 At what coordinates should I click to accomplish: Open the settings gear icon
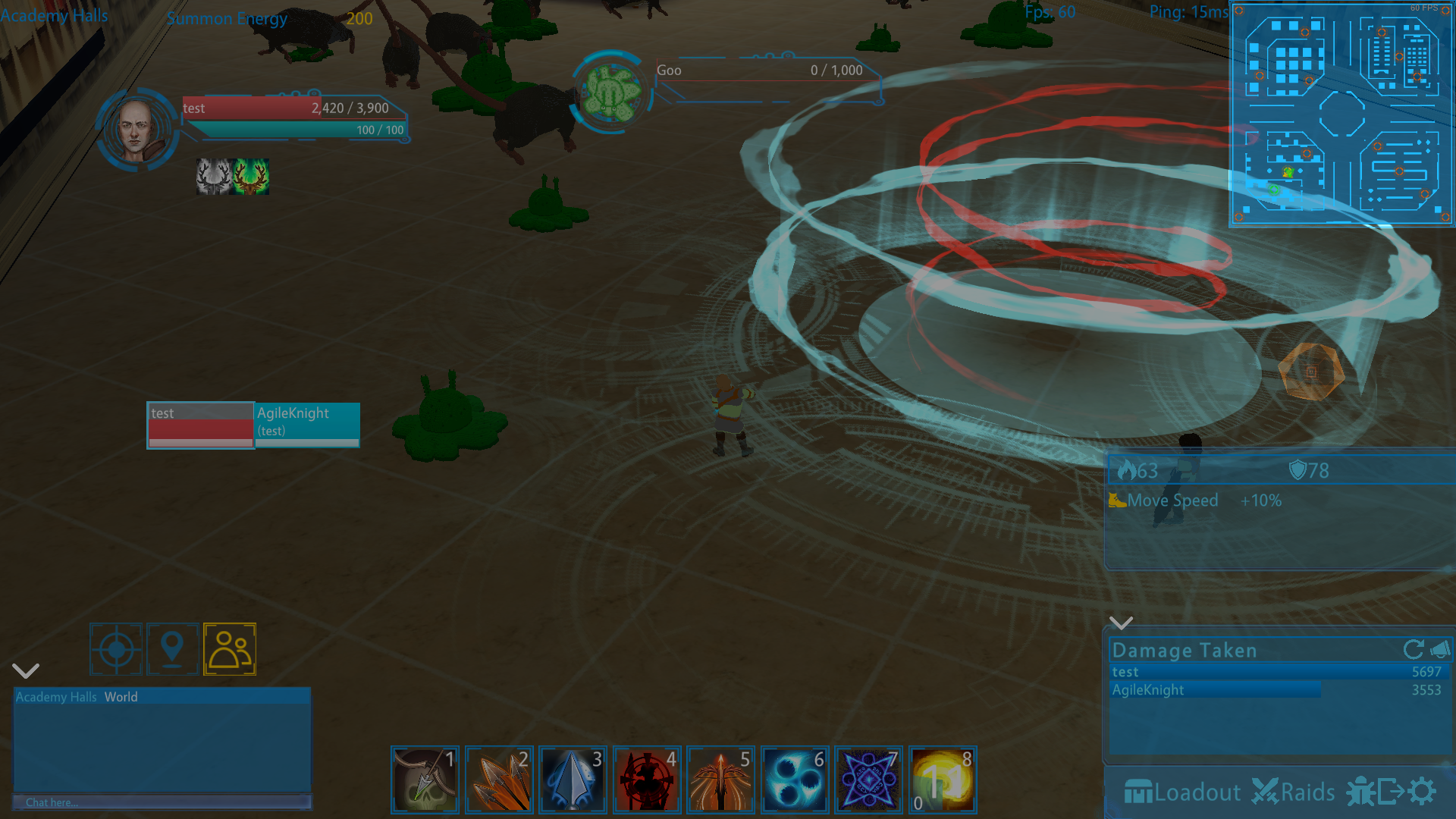pos(1423,791)
